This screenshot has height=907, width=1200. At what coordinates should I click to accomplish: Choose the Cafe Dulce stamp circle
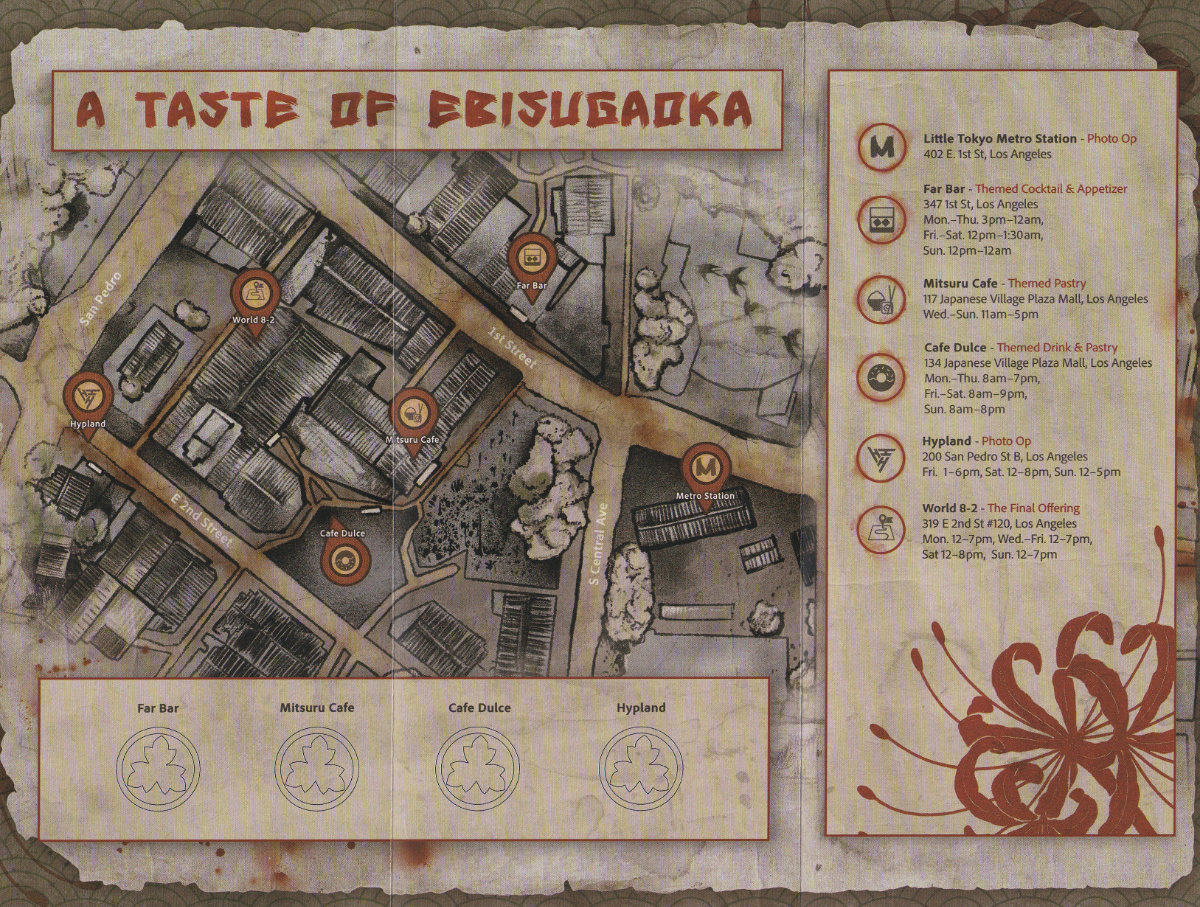479,768
